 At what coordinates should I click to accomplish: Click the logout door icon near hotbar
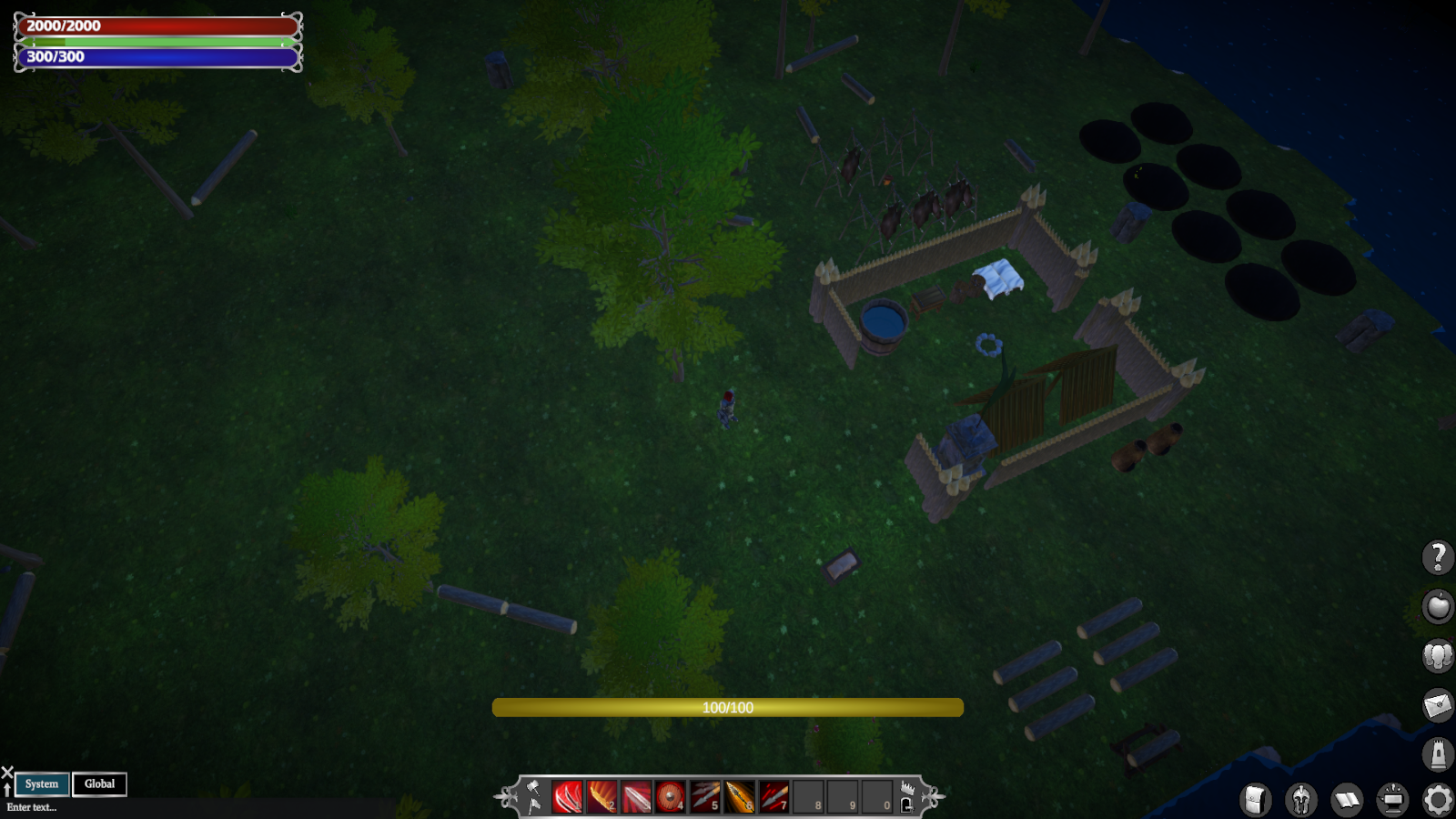point(905,804)
